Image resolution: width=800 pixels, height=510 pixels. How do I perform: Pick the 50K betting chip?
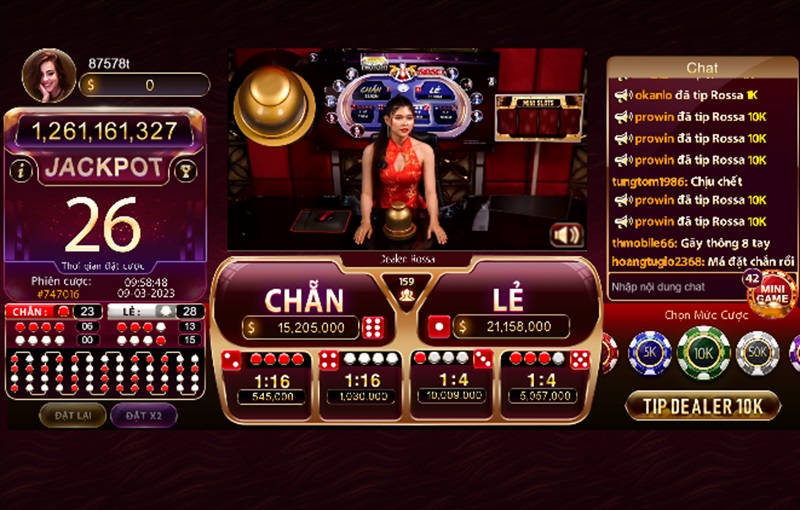click(x=757, y=352)
